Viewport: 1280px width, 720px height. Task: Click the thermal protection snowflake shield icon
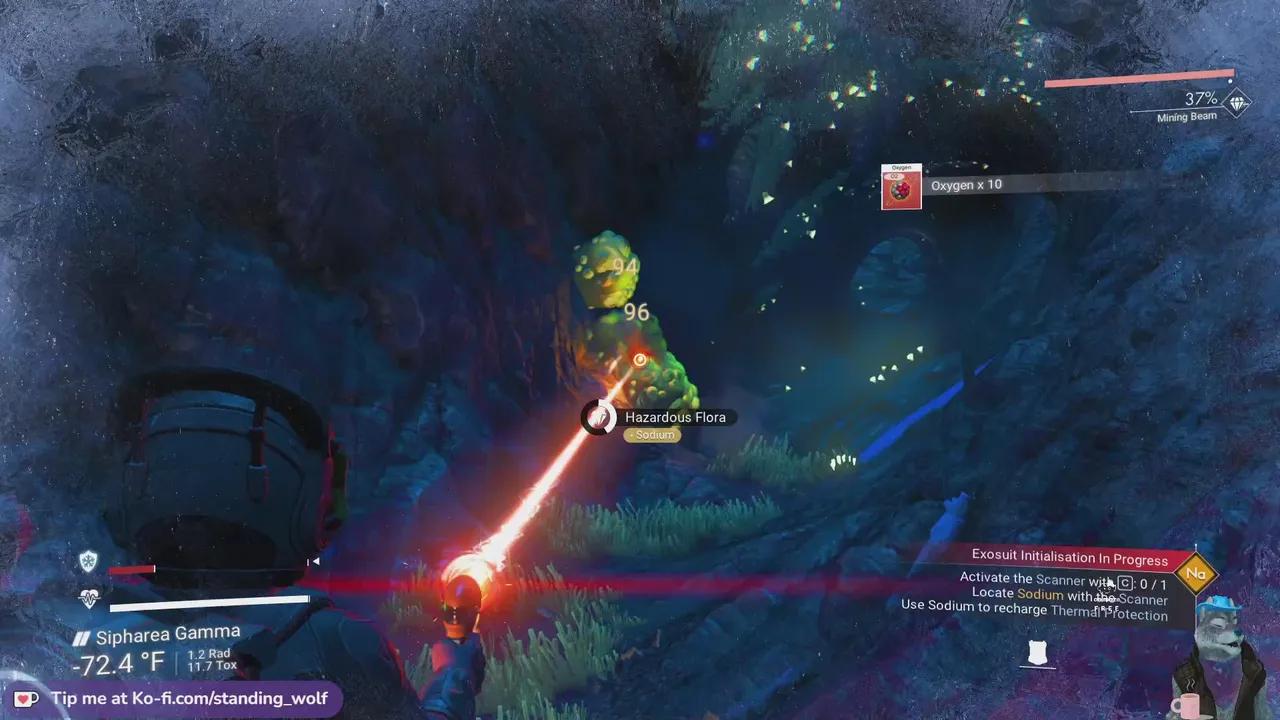[89, 561]
